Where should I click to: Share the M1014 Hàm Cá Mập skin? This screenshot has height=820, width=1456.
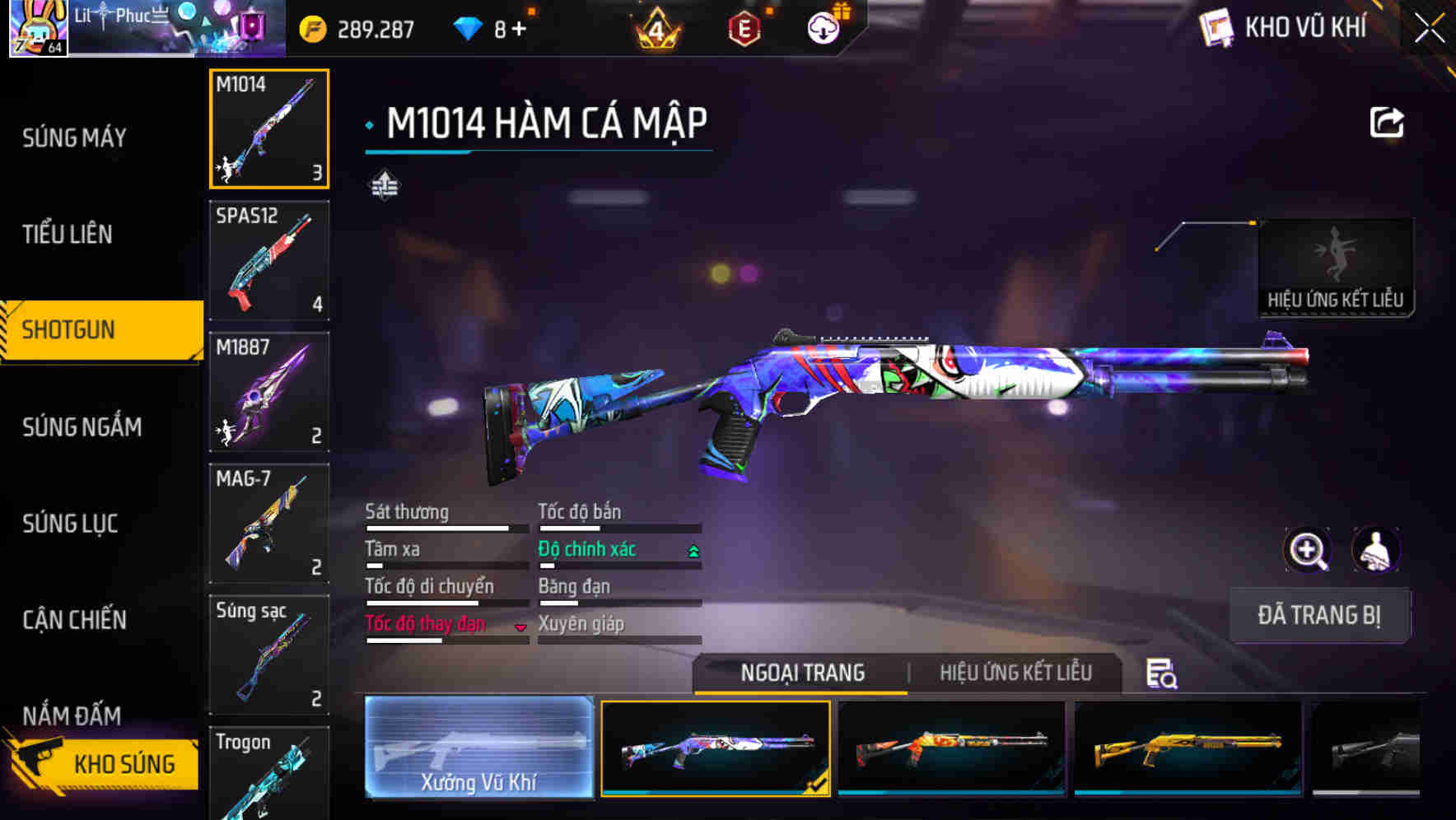[x=1386, y=123]
